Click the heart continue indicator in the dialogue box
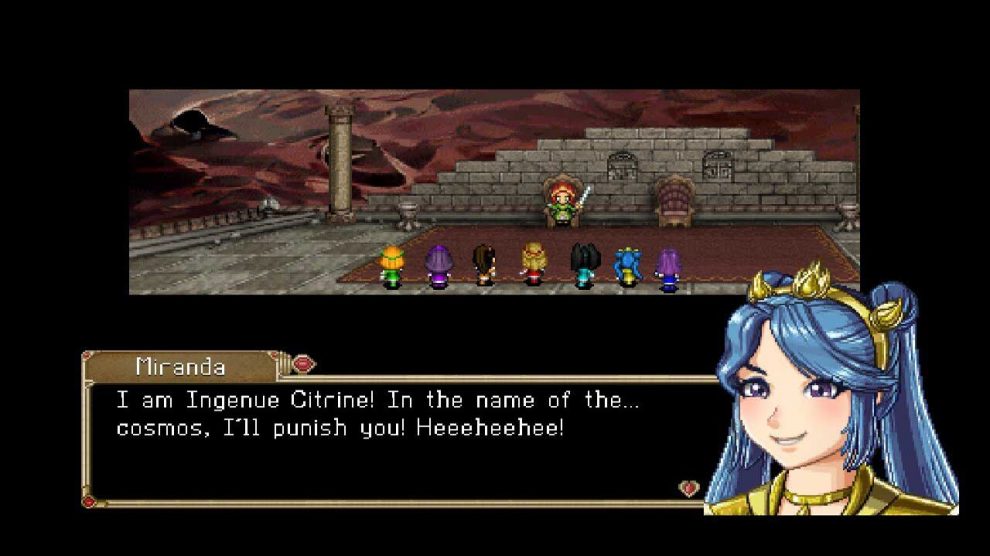The width and height of the screenshot is (990, 556). tap(688, 488)
